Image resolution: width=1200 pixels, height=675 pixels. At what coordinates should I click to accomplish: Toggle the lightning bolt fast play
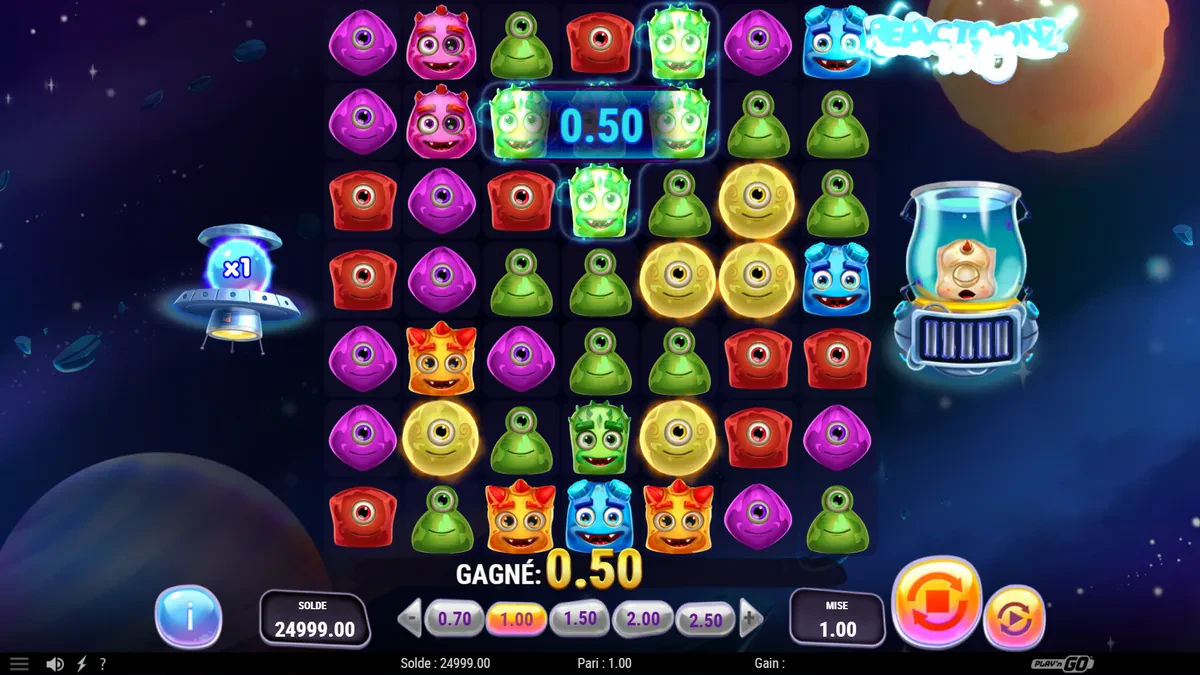[82, 664]
